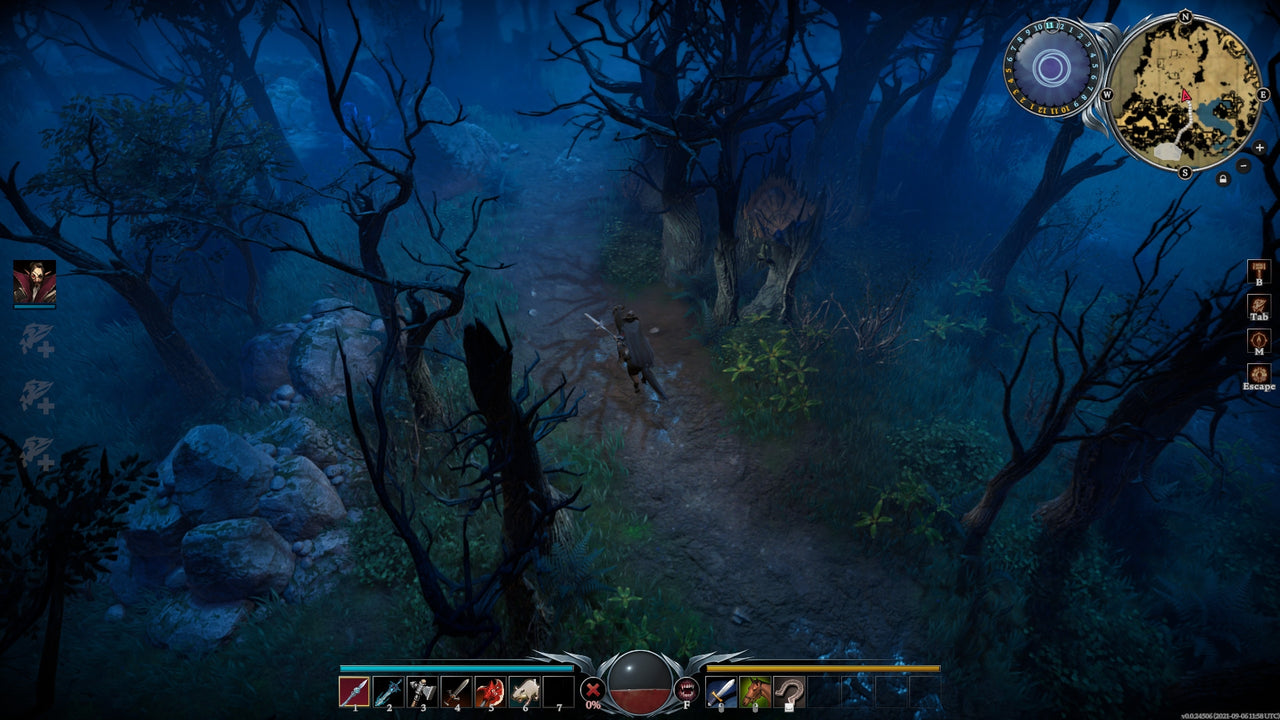Activate the vampiric fangs F ability
Viewport: 1280px width, 720px height.
687,689
